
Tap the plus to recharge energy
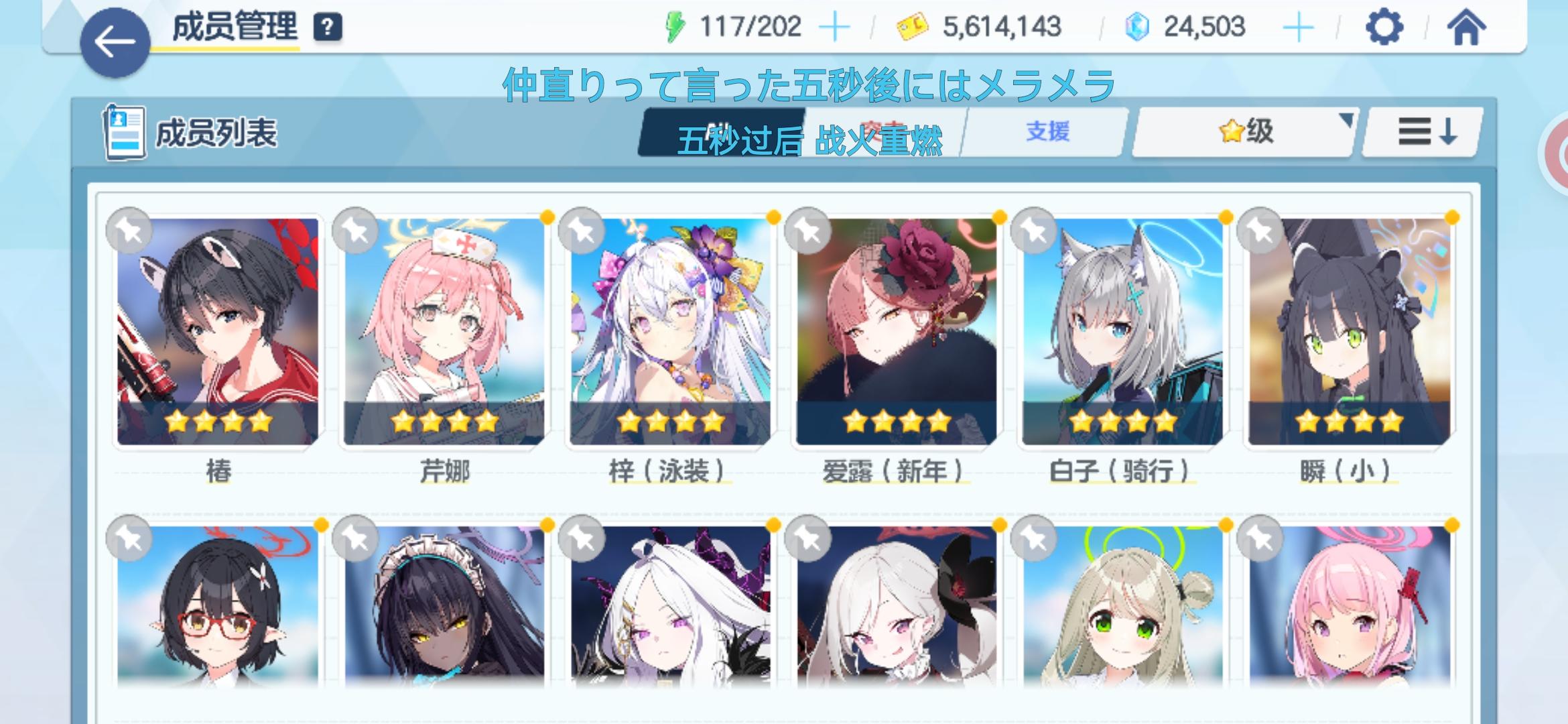point(835,25)
